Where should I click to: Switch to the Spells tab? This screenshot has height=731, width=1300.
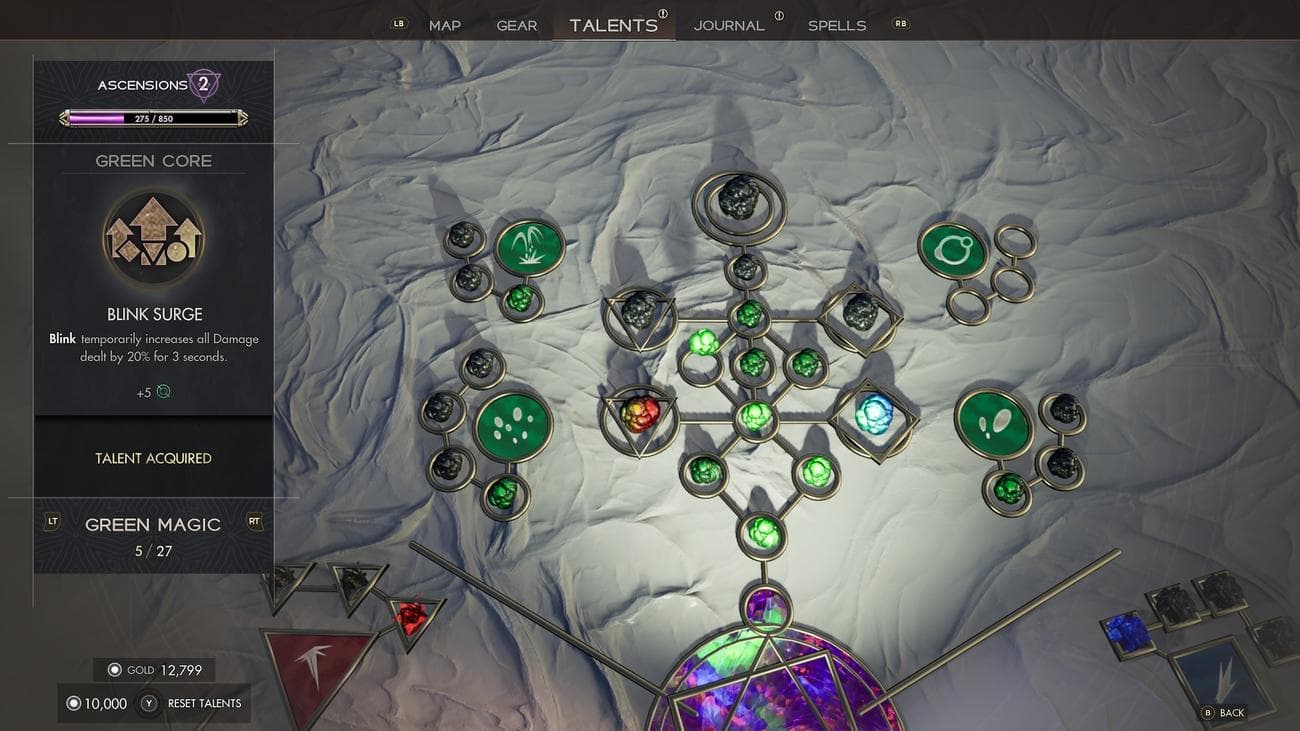[837, 25]
